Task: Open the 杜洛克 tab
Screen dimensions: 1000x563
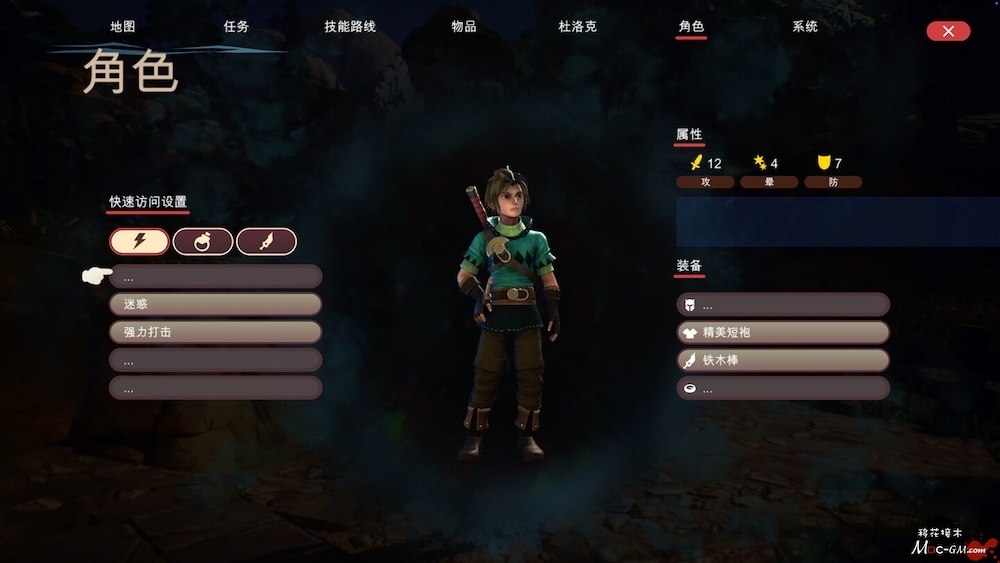Action: tap(577, 26)
